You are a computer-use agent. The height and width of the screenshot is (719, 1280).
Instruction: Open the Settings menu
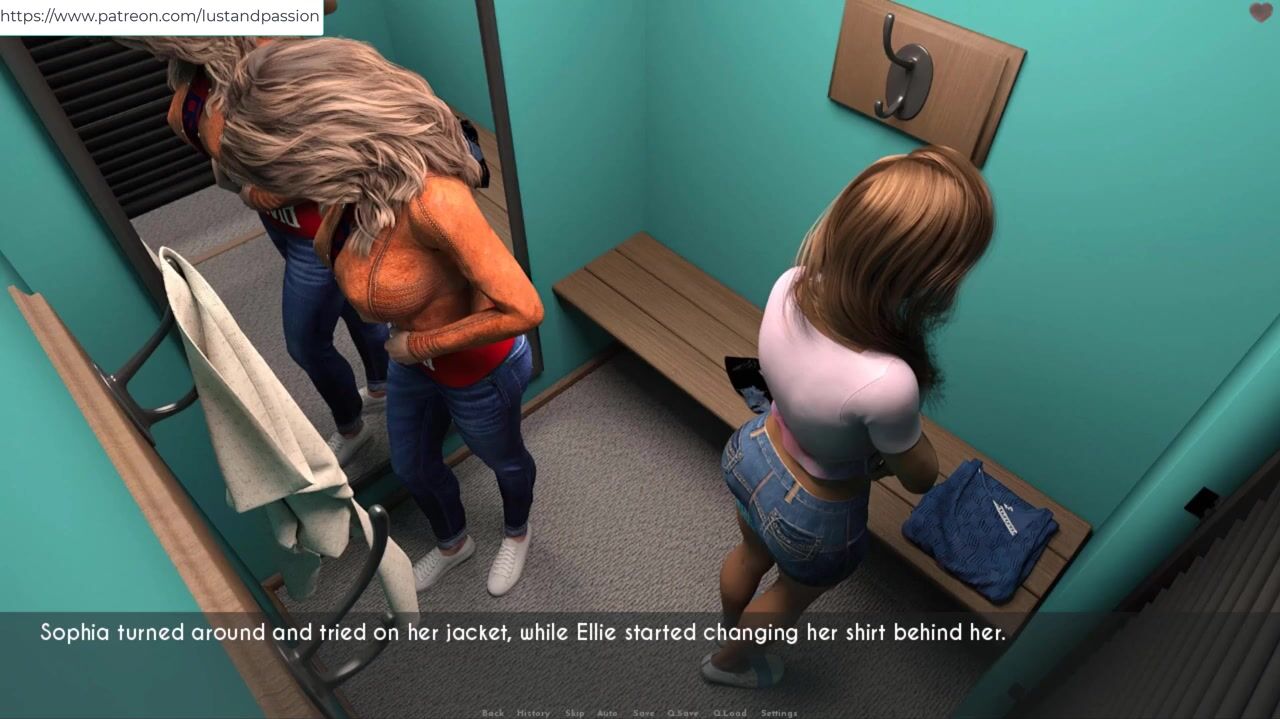click(779, 713)
